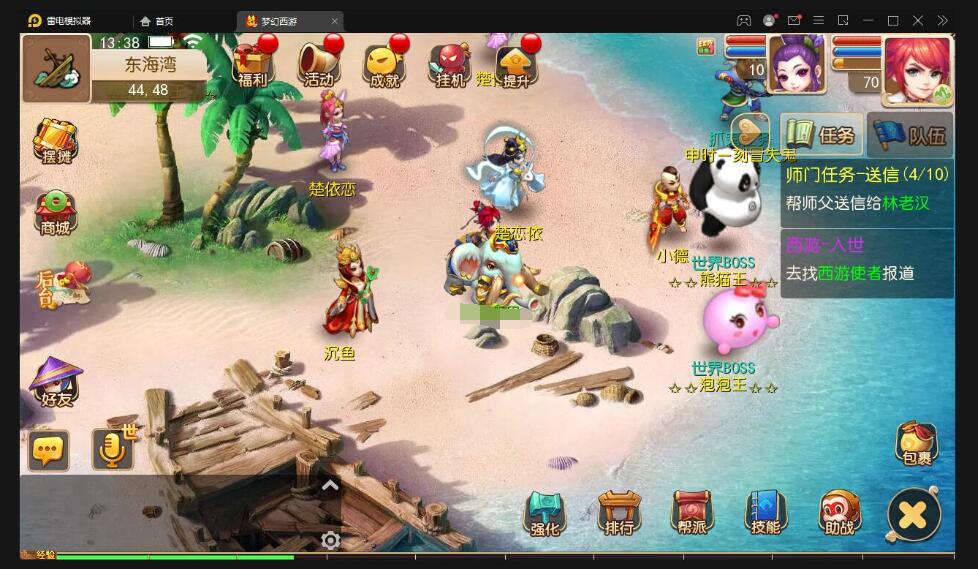Open the 强化 enhancement menu
978x569 pixels.
pyautogui.click(x=546, y=513)
